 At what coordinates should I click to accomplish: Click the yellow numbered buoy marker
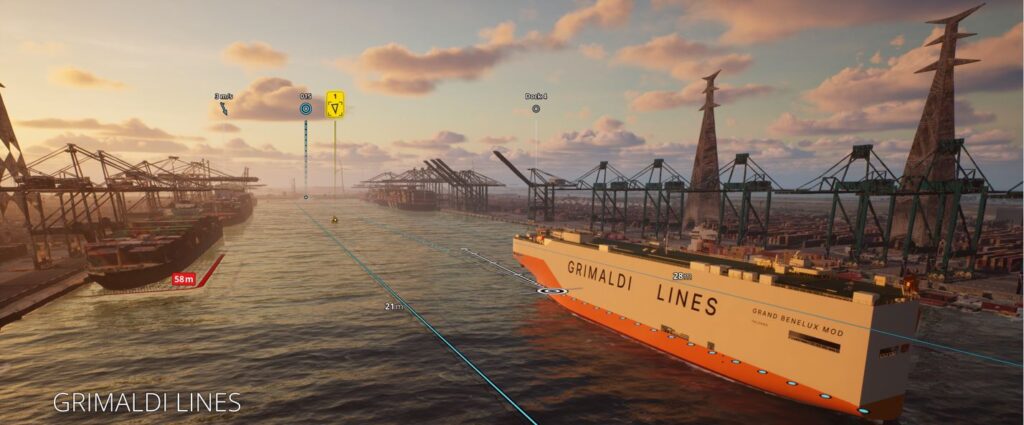tap(335, 105)
